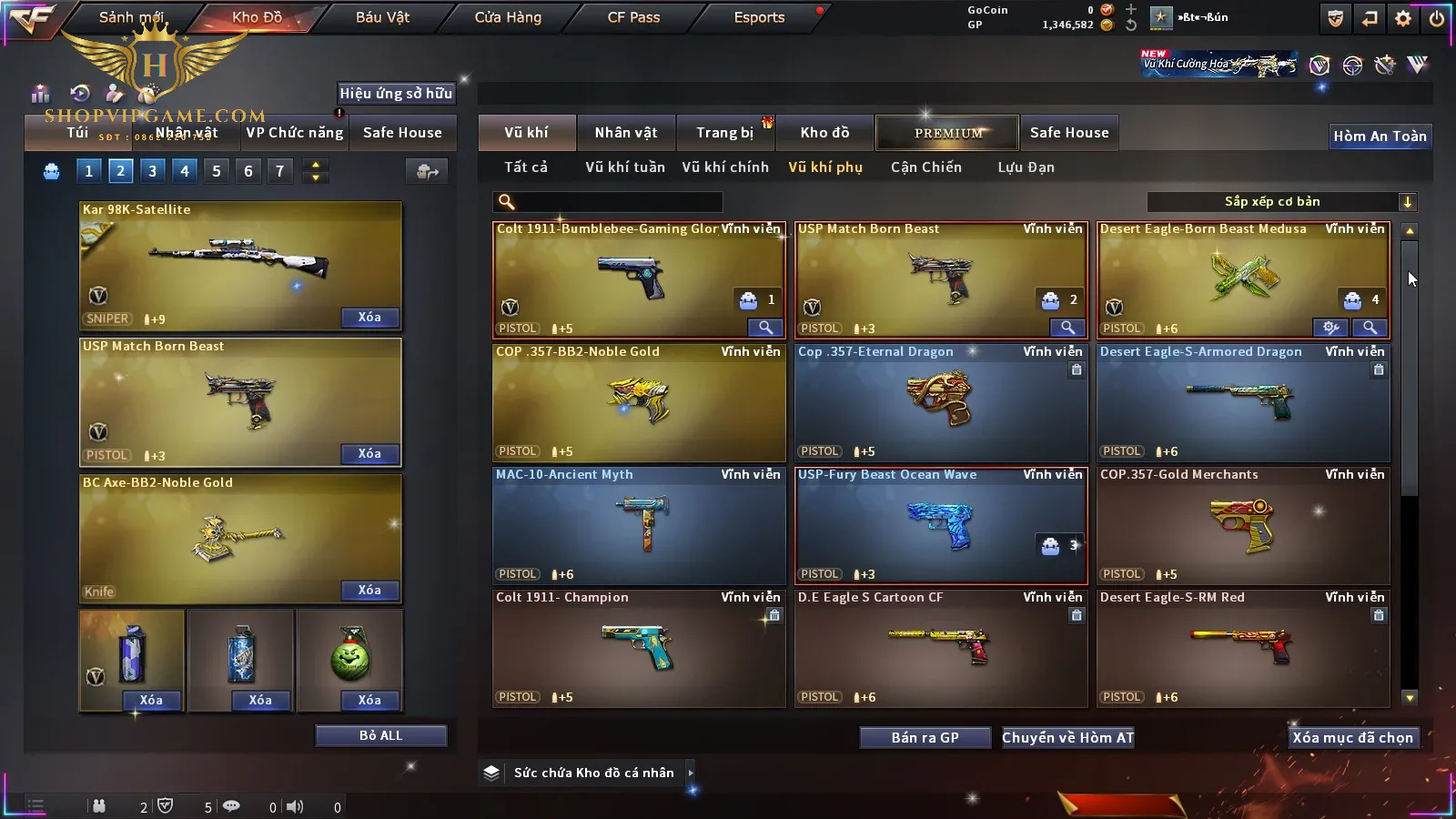Remove Kar 98K-Satellite with its Xóa button

(x=369, y=318)
